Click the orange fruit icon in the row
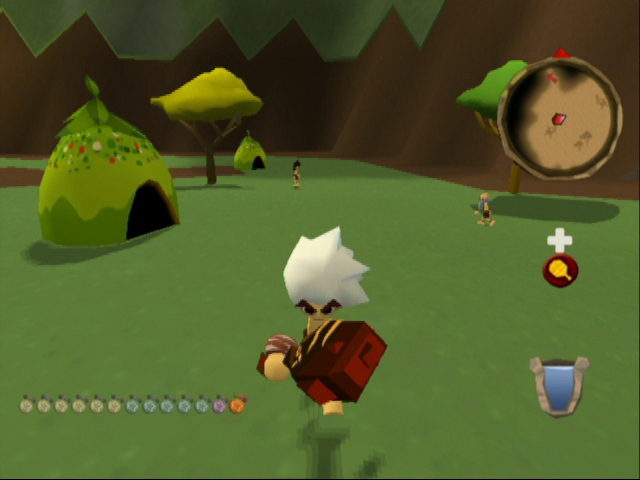This screenshot has width=640, height=480. pos(237,405)
